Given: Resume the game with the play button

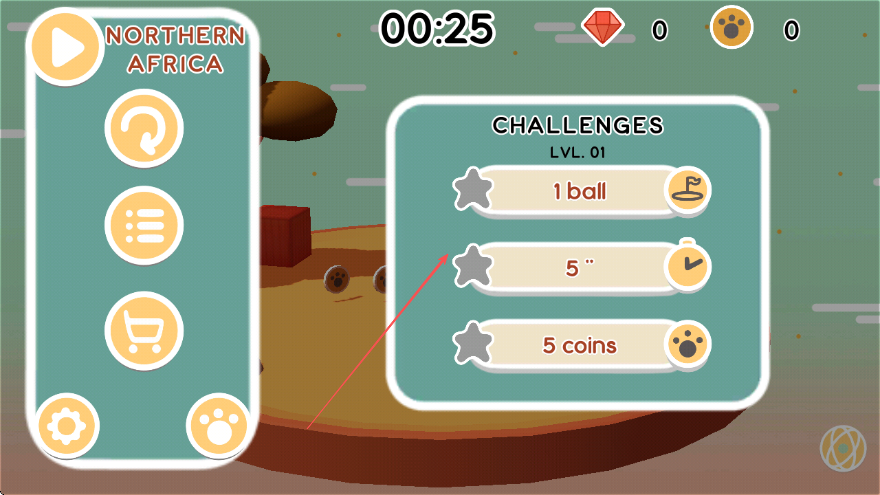Looking at the screenshot, I should tap(66, 47).
